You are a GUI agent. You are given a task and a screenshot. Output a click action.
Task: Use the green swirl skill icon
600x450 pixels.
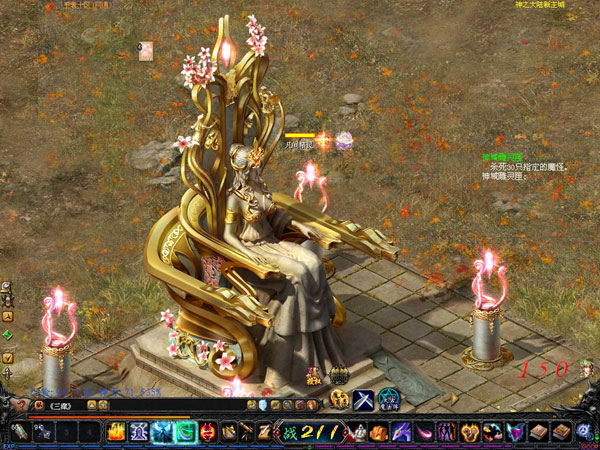coord(185,432)
